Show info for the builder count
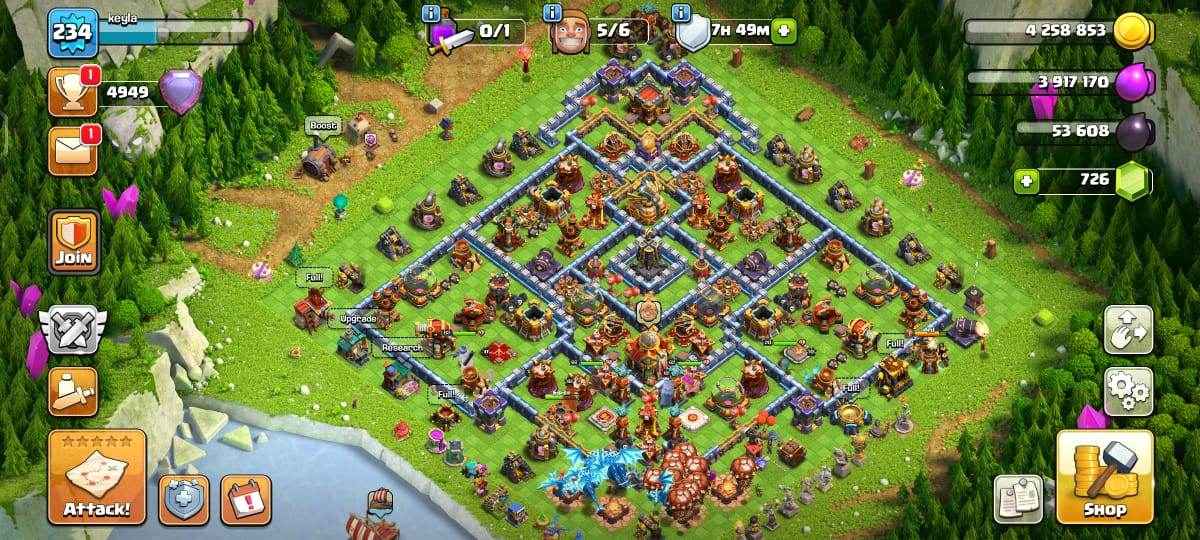The width and height of the screenshot is (1200, 540). pos(551,13)
